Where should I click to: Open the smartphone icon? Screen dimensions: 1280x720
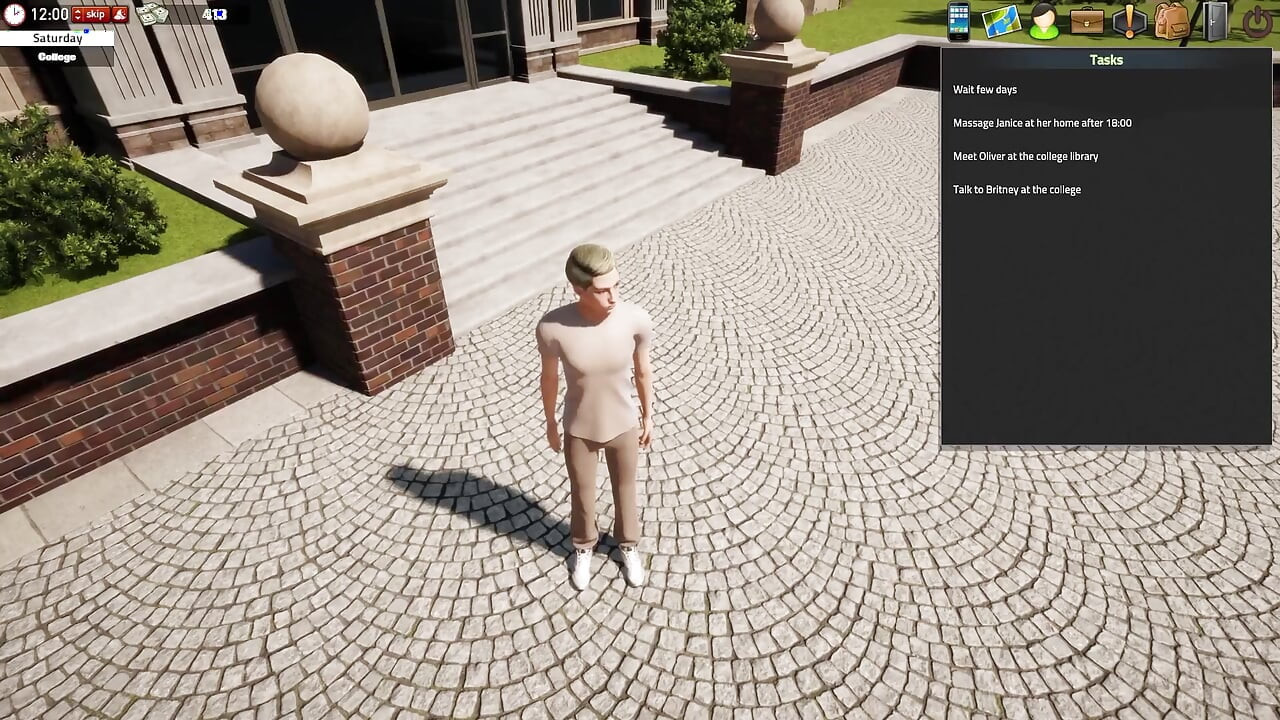(958, 21)
